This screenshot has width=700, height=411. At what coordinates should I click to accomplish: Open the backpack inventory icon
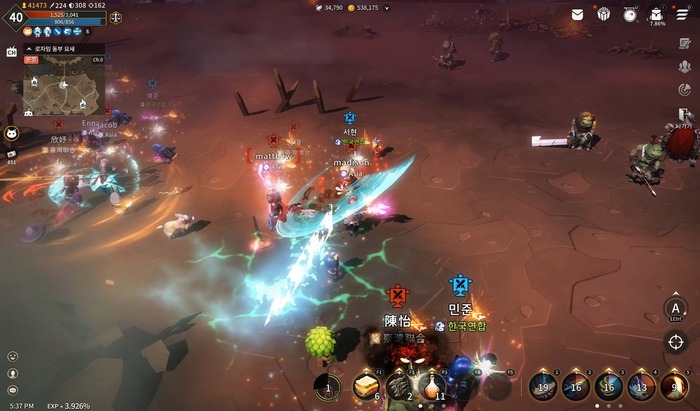[x=656, y=14]
